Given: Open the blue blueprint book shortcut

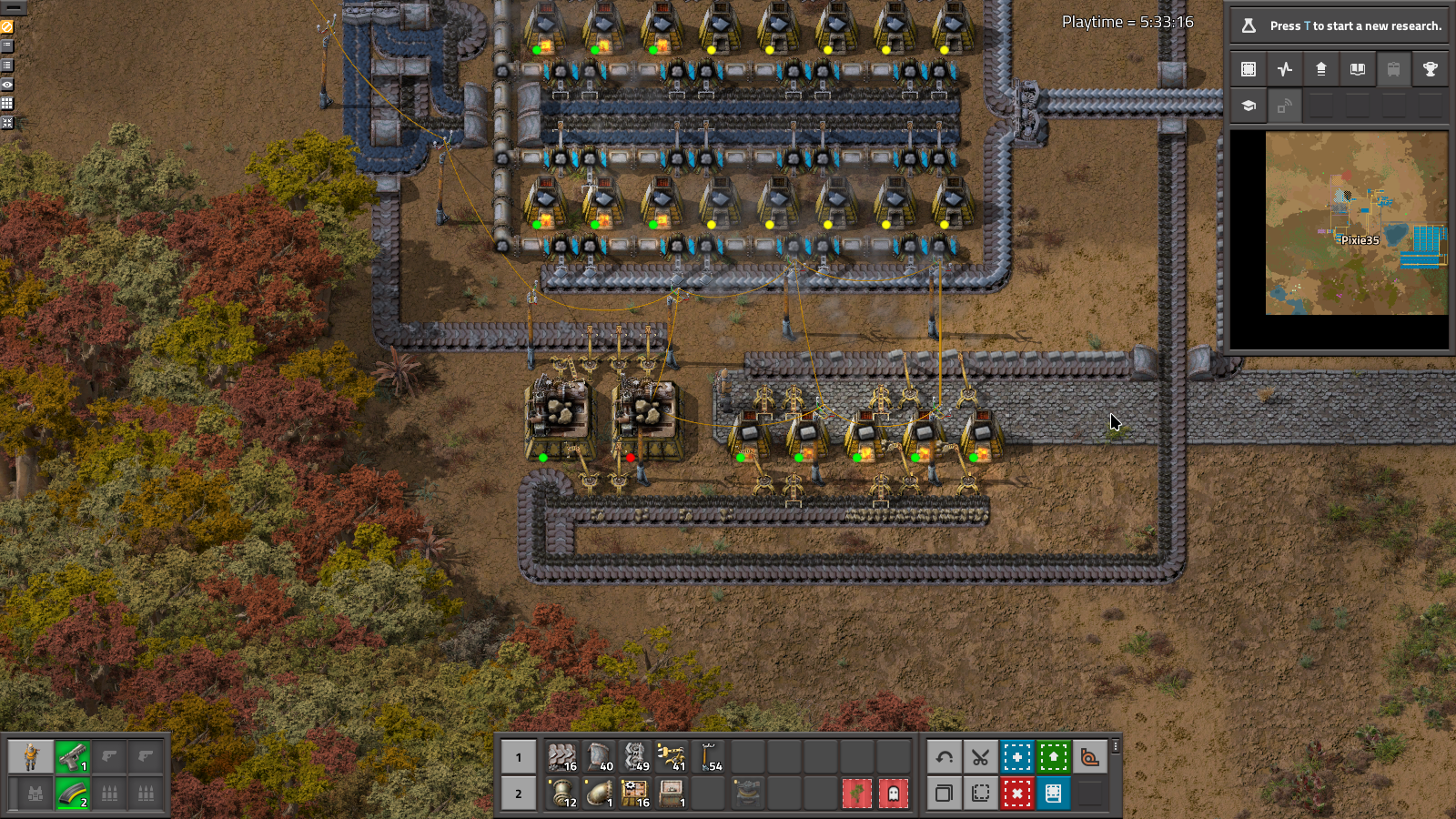Looking at the screenshot, I should [x=1053, y=794].
